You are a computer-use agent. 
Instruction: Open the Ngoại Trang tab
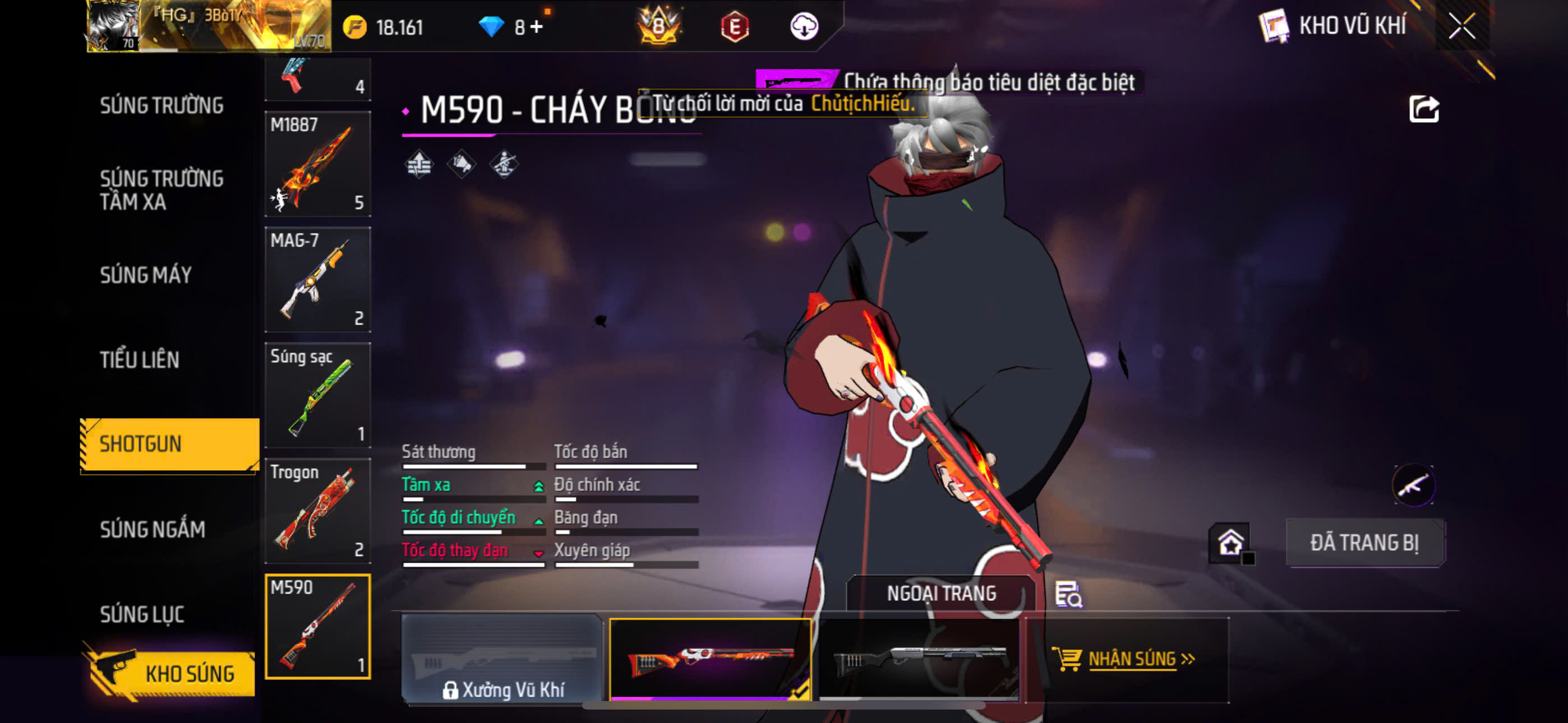(940, 594)
